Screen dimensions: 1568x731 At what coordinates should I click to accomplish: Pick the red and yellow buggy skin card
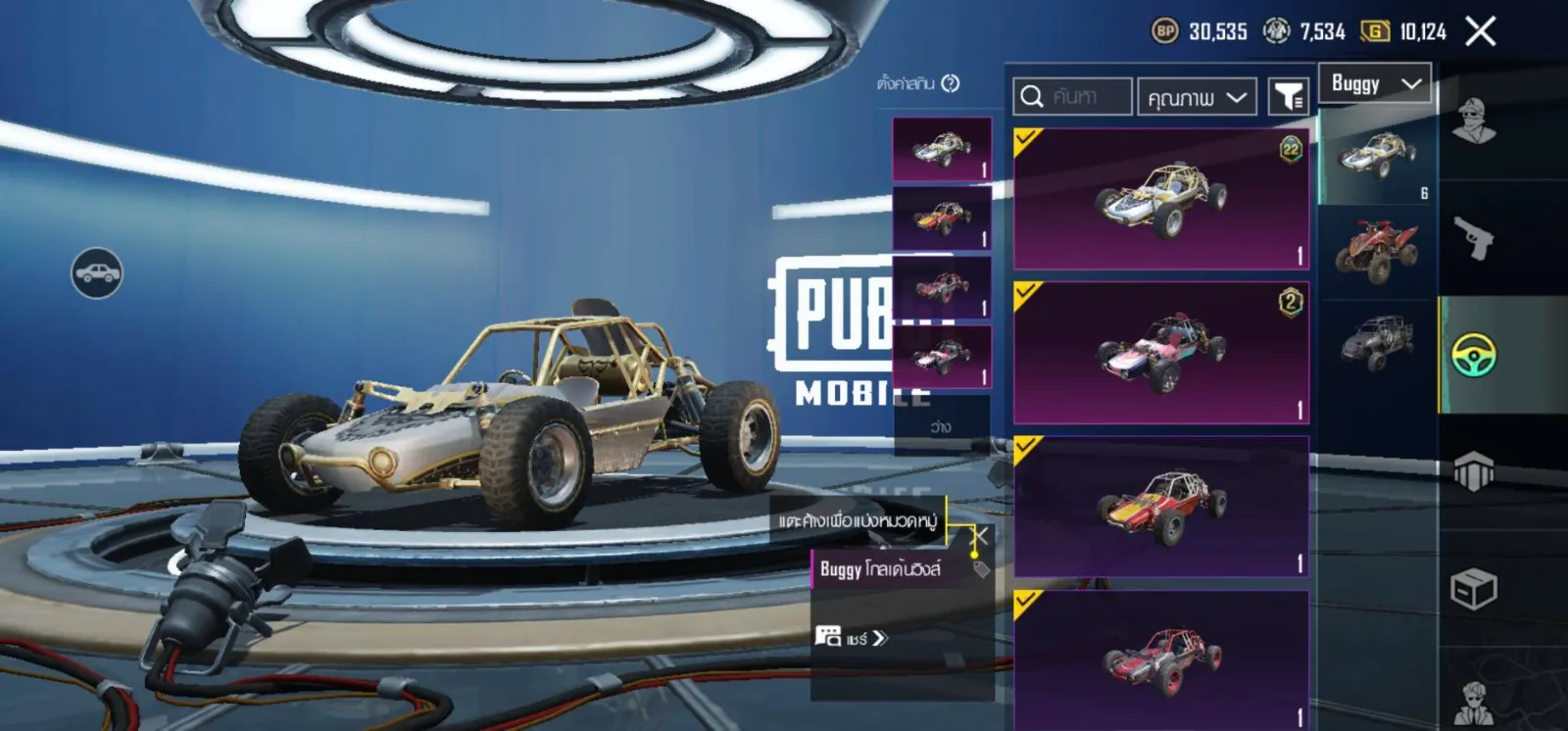pyautogui.click(x=1161, y=507)
